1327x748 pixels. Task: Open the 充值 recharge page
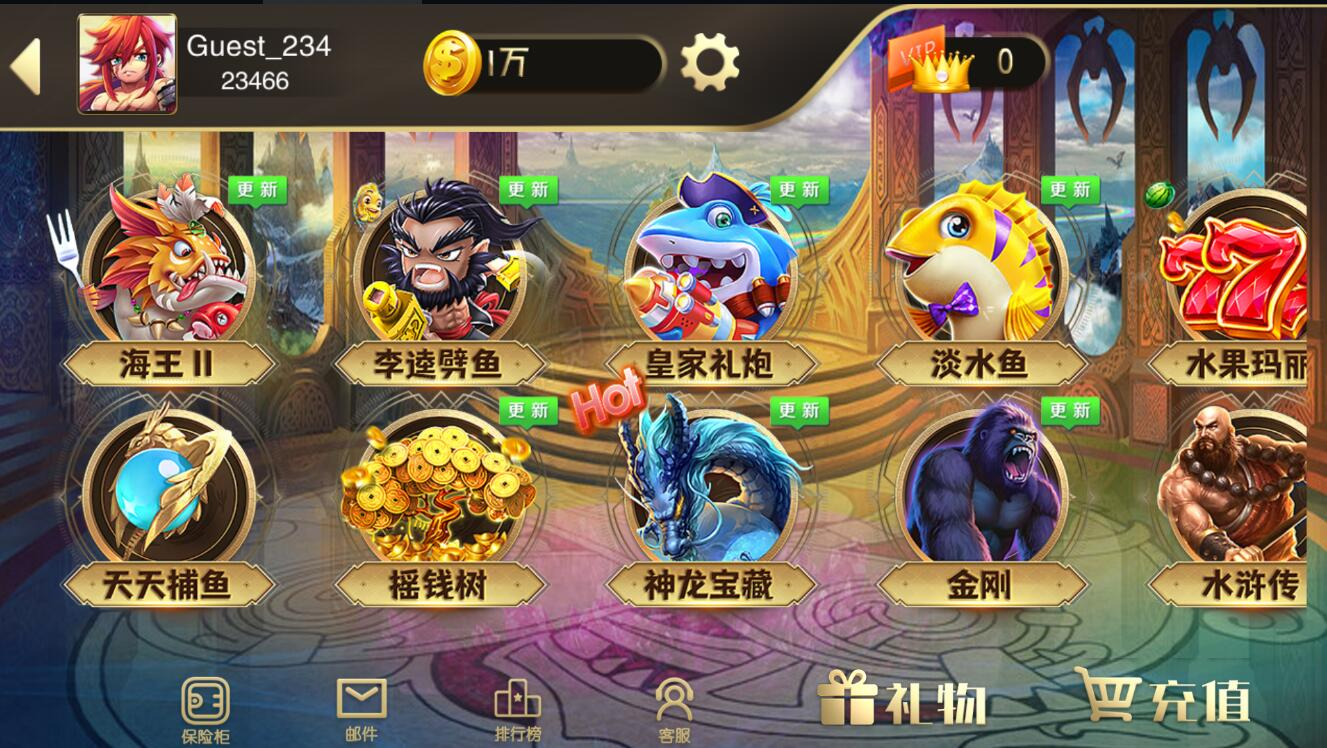pyautogui.click(x=1167, y=703)
